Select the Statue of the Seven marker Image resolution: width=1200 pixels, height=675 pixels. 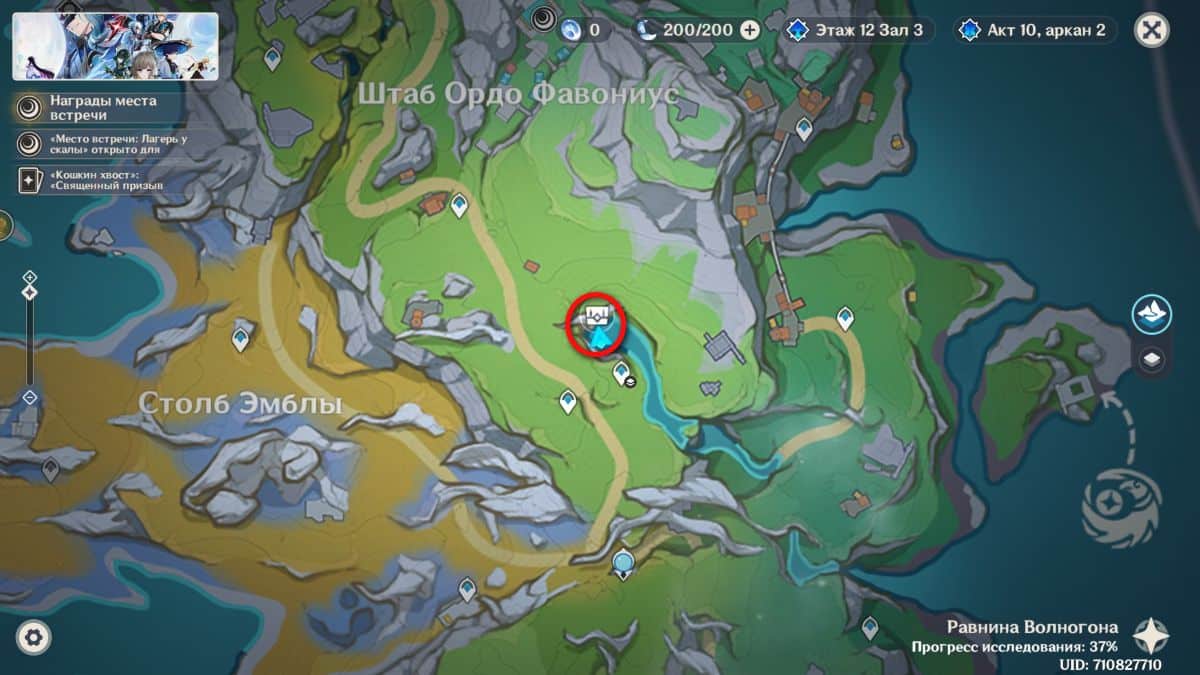point(624,564)
